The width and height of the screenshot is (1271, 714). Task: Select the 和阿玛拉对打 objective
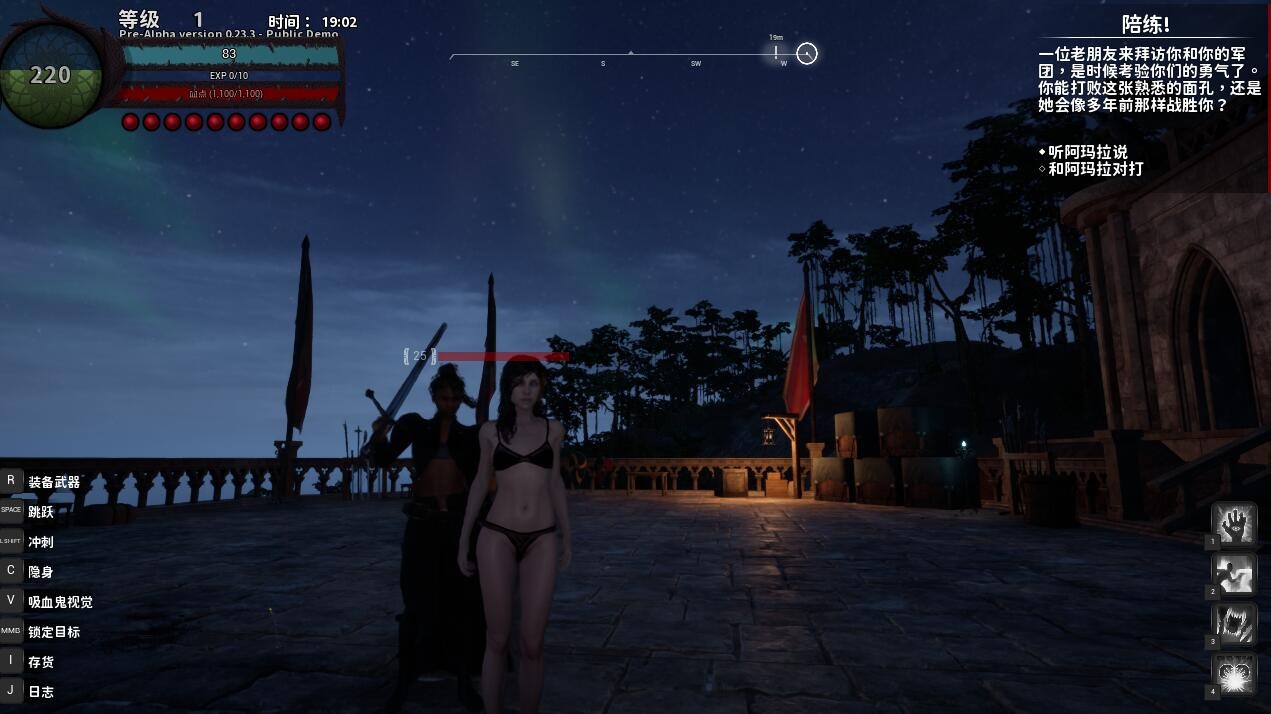1095,169
